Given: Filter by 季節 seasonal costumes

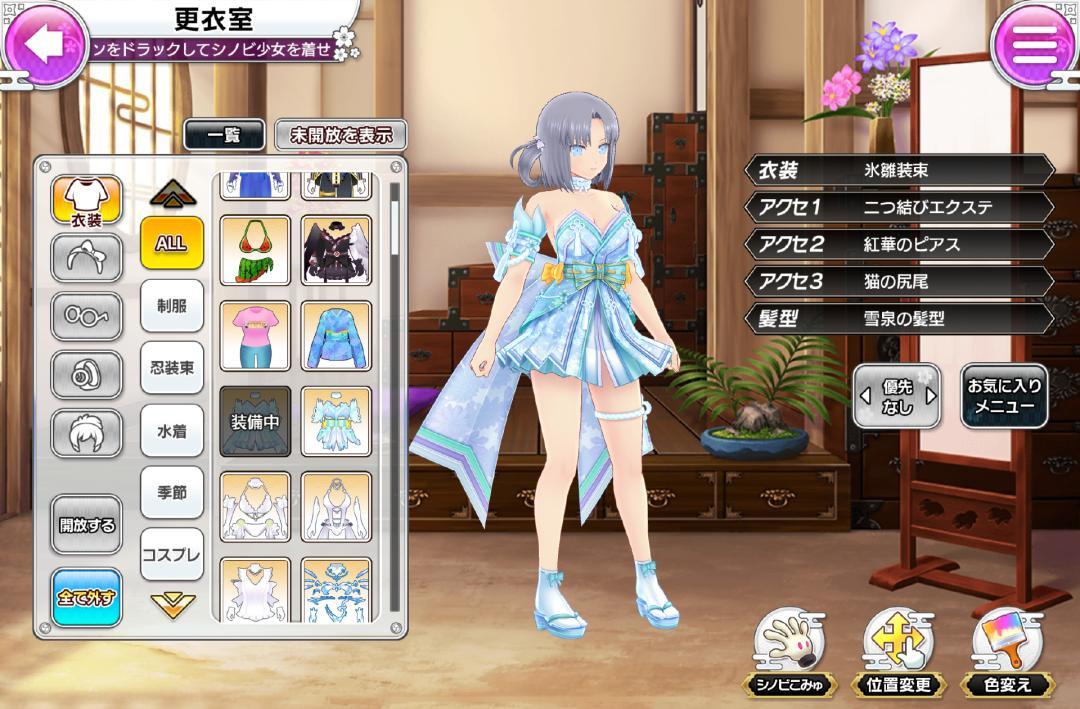Looking at the screenshot, I should pos(172,492).
